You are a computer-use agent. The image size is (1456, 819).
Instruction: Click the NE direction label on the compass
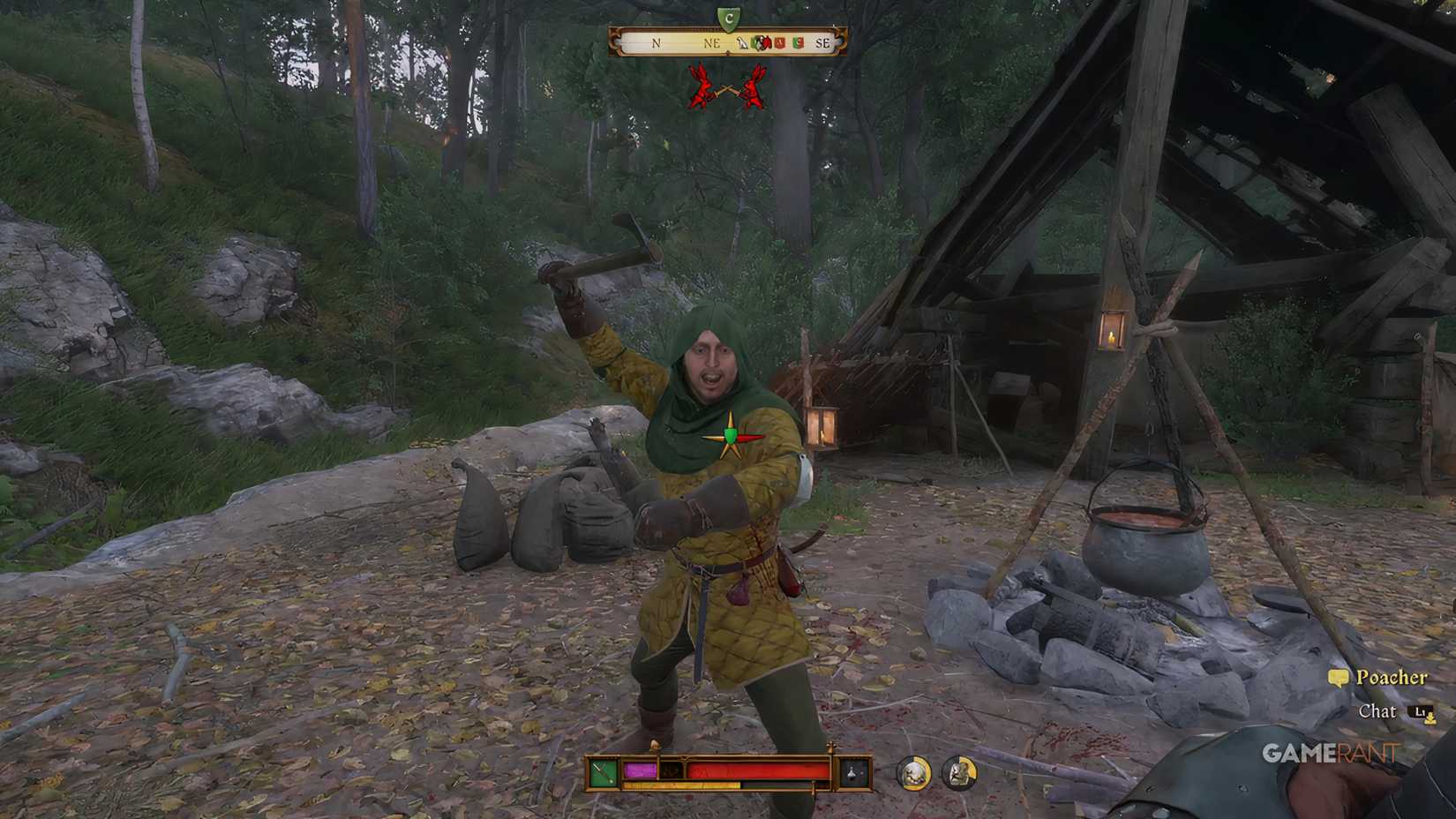[712, 42]
